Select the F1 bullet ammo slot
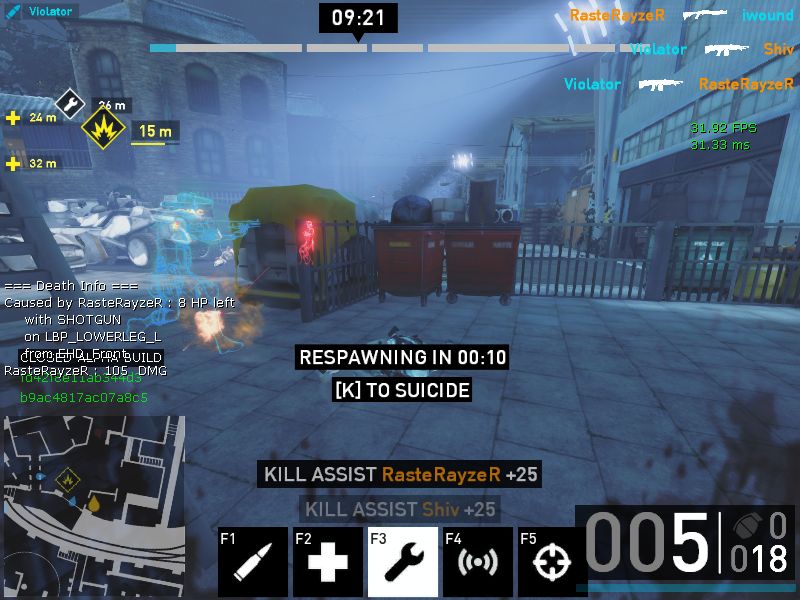 (x=253, y=561)
